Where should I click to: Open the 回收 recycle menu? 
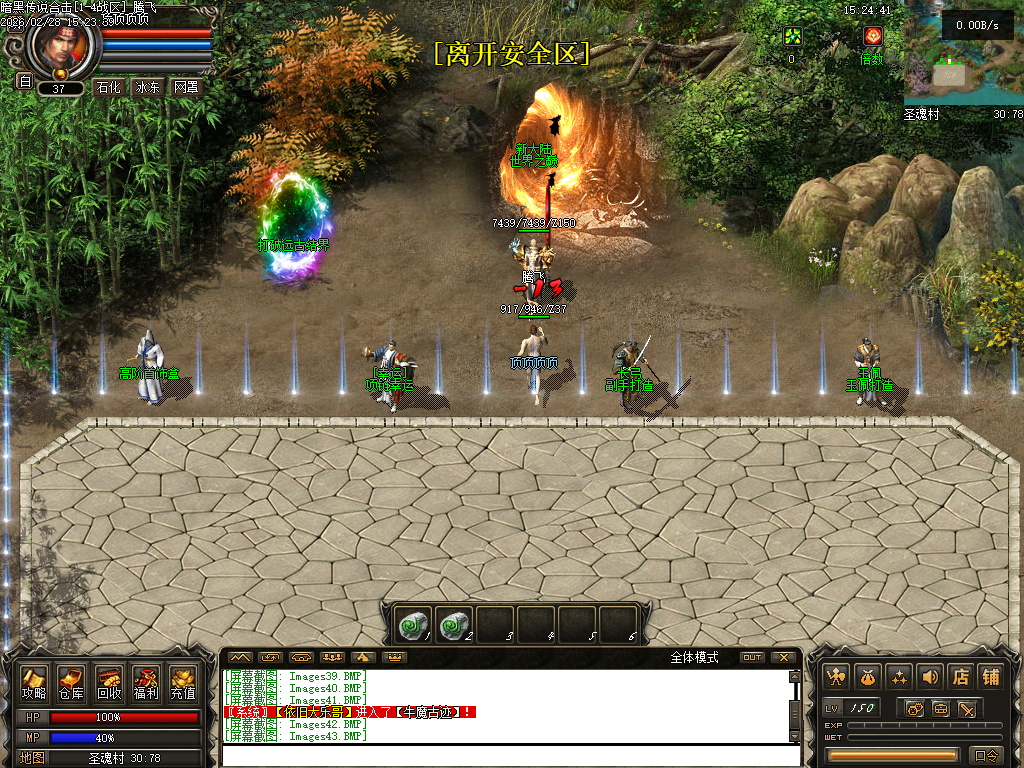coord(108,683)
